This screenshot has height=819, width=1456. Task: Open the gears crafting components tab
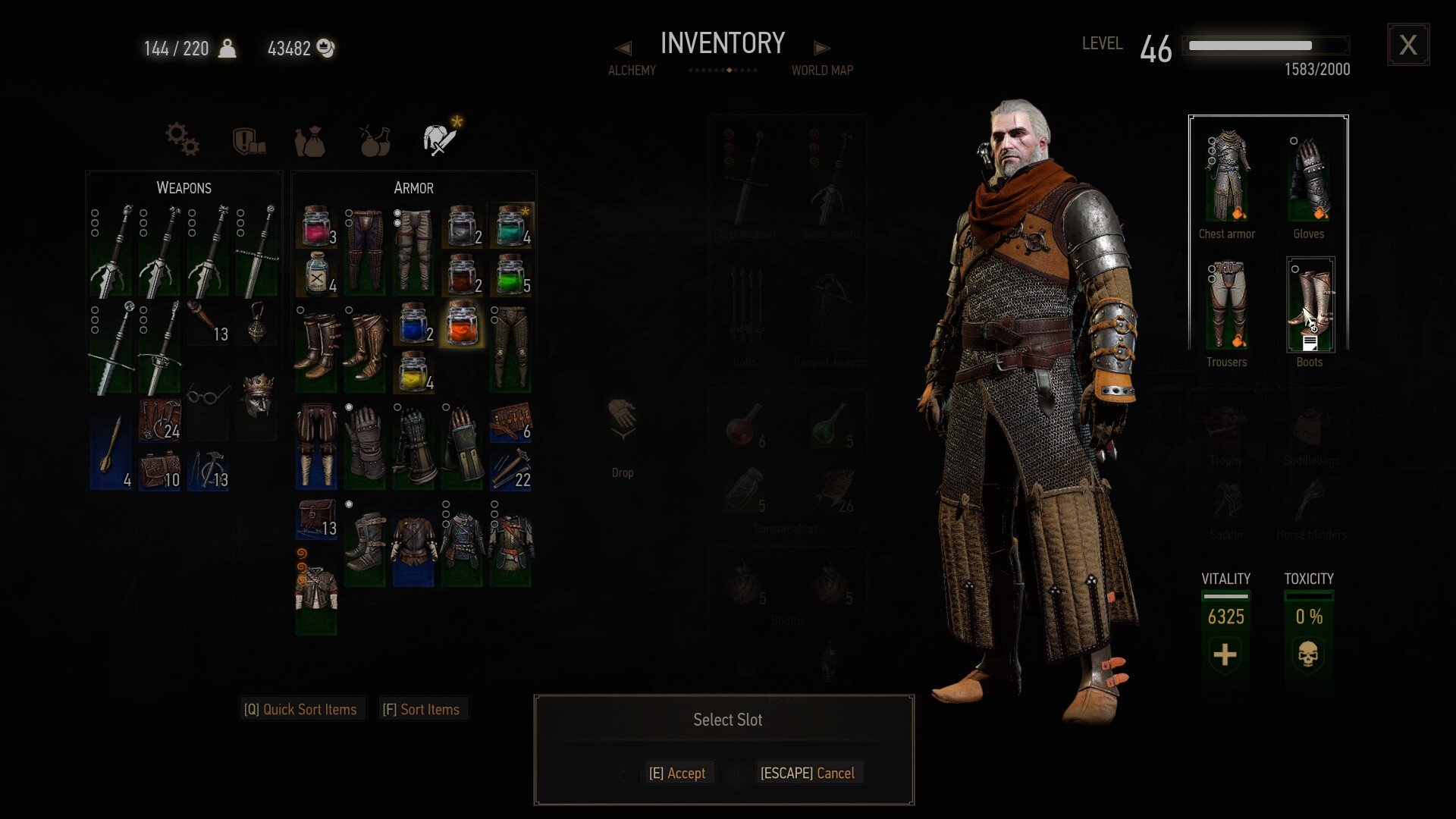pyautogui.click(x=183, y=140)
